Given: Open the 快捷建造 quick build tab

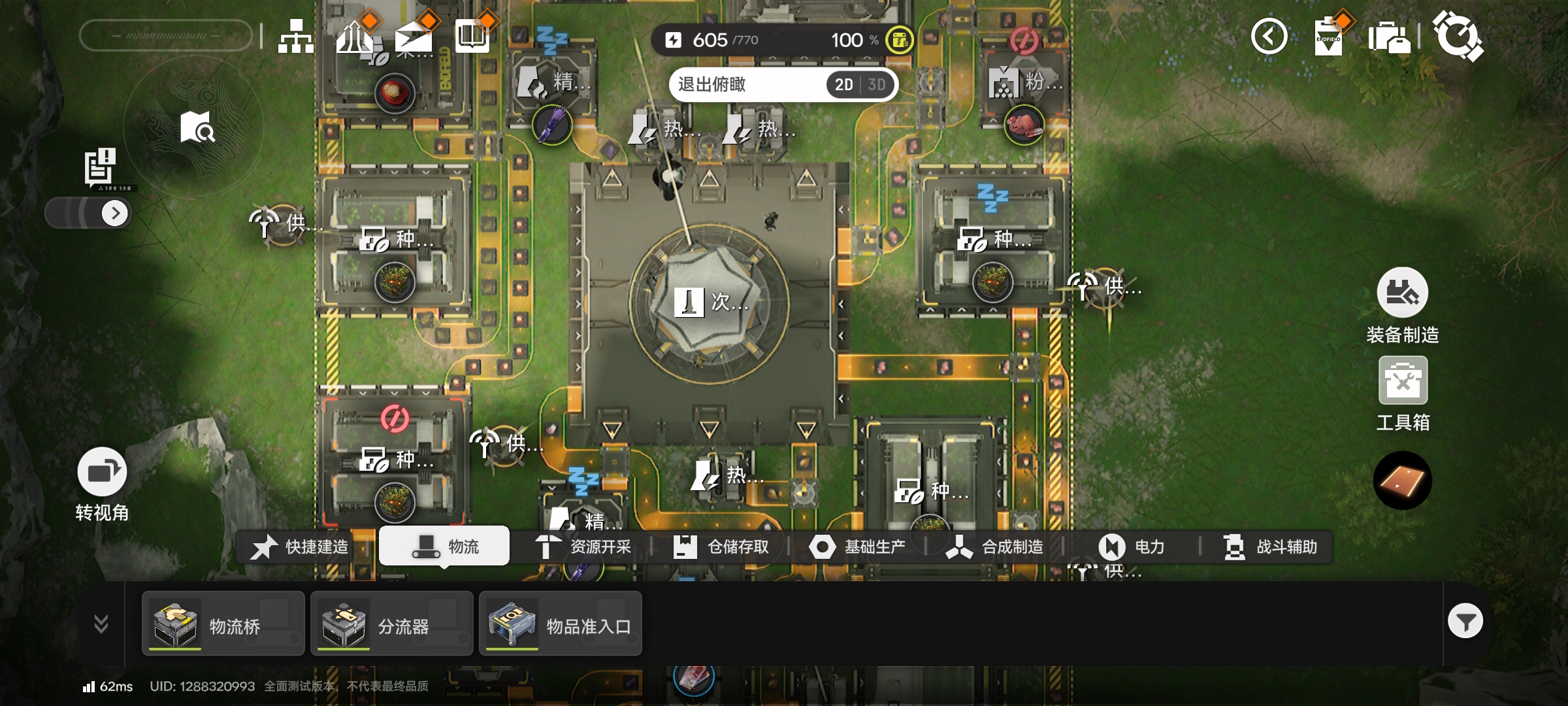Looking at the screenshot, I should pyautogui.click(x=301, y=547).
